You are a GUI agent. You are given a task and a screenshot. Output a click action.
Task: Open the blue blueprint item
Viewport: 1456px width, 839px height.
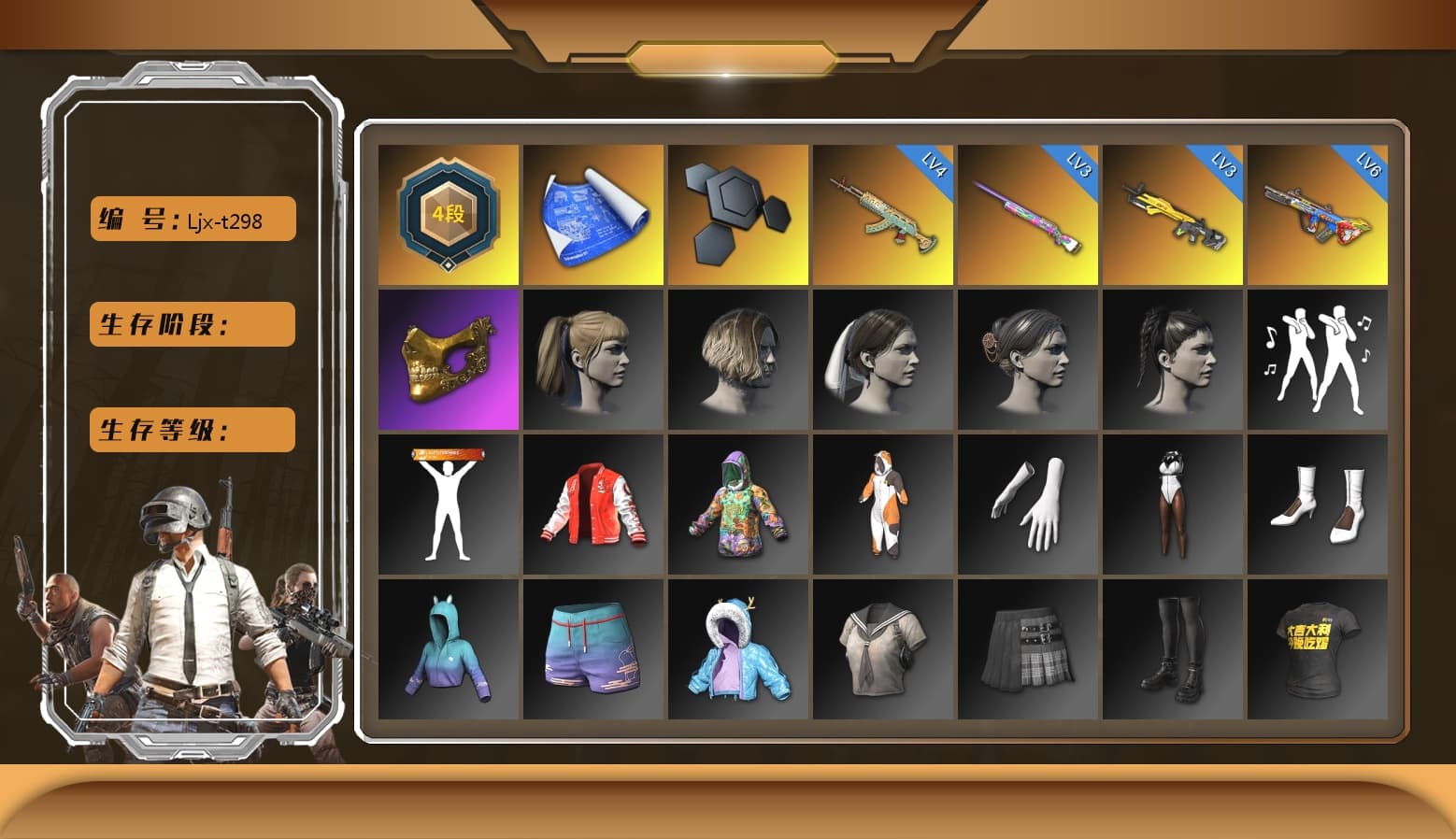coord(592,213)
